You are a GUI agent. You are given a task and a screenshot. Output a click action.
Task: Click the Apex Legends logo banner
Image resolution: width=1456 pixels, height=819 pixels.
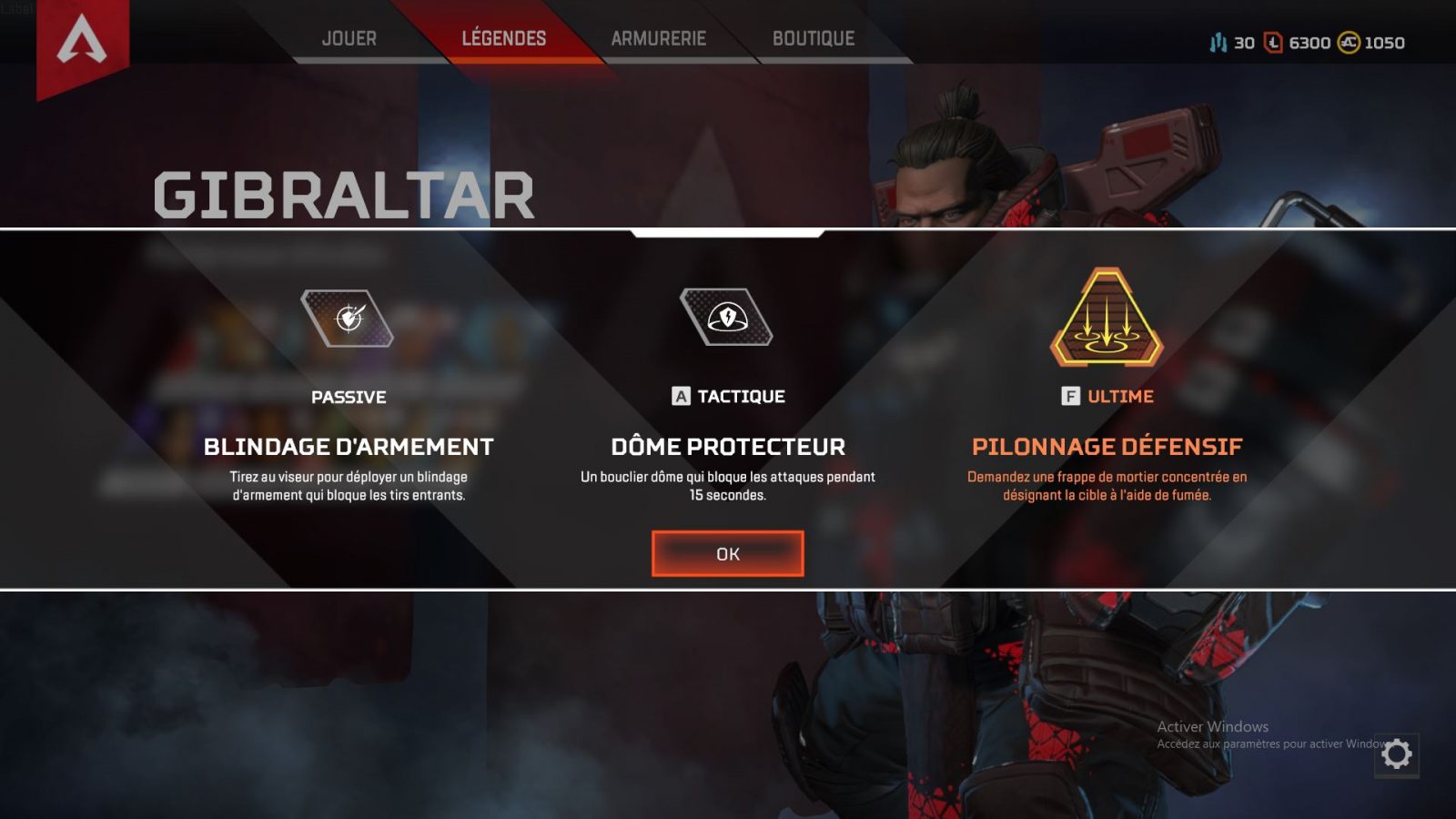click(x=82, y=44)
